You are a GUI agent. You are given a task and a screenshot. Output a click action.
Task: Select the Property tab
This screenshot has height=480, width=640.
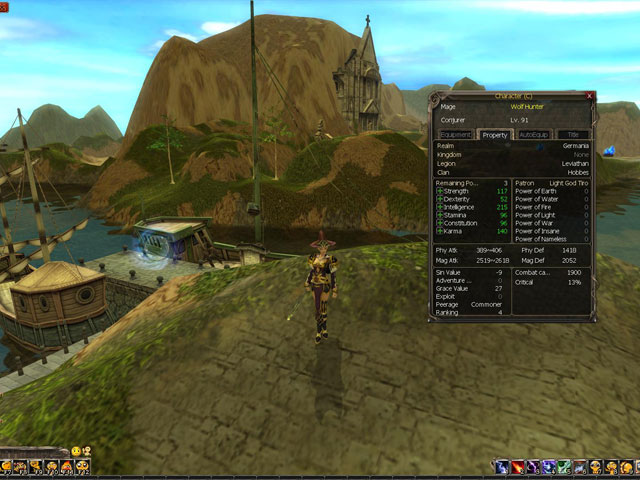pos(495,134)
